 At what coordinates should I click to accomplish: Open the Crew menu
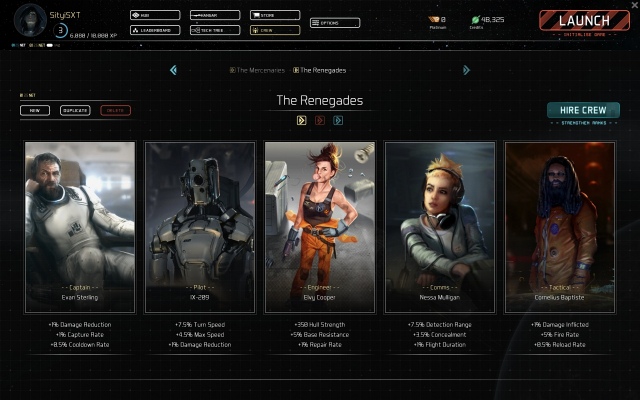click(x=274, y=30)
